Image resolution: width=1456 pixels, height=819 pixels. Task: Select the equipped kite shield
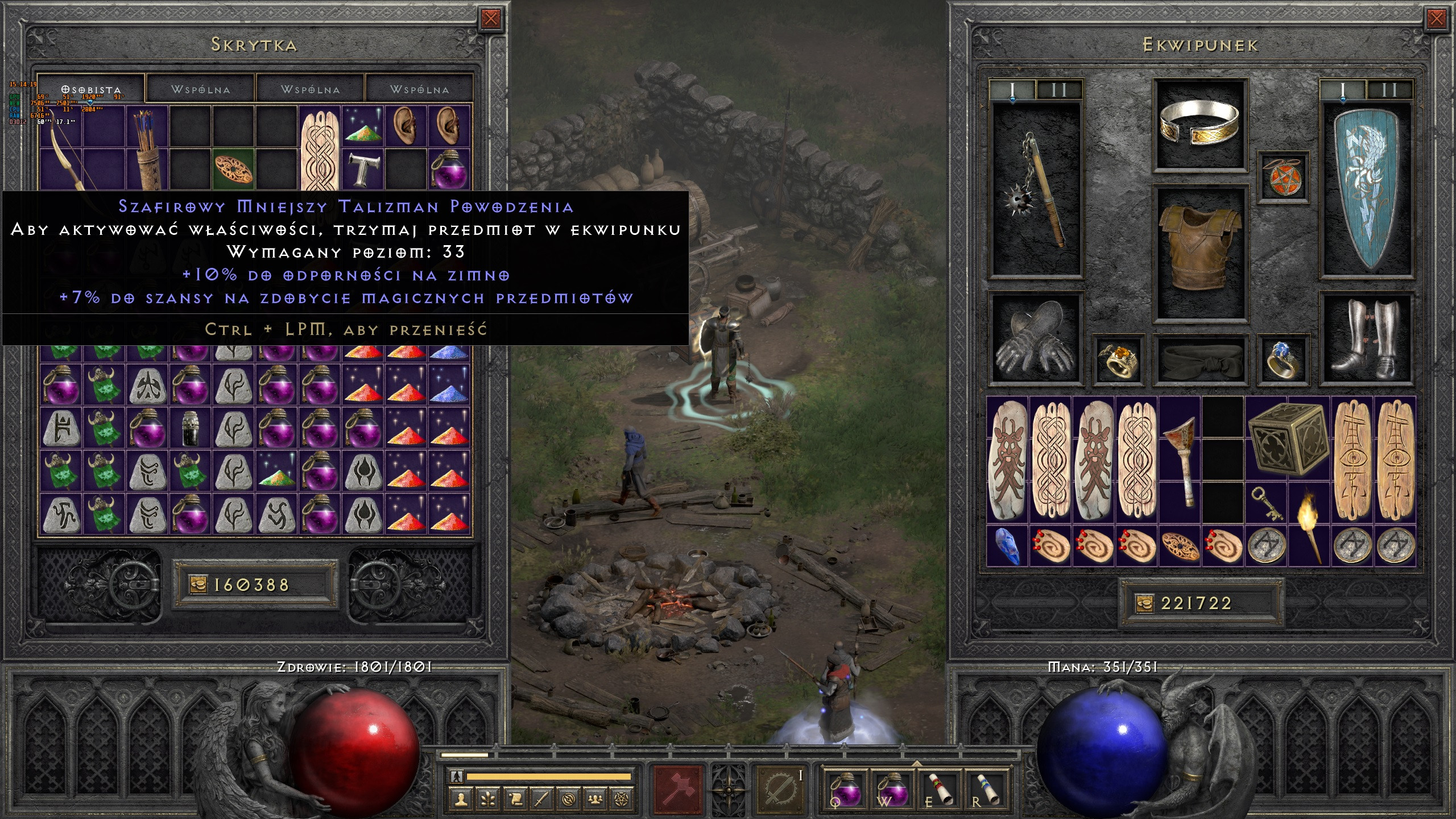point(1367,191)
